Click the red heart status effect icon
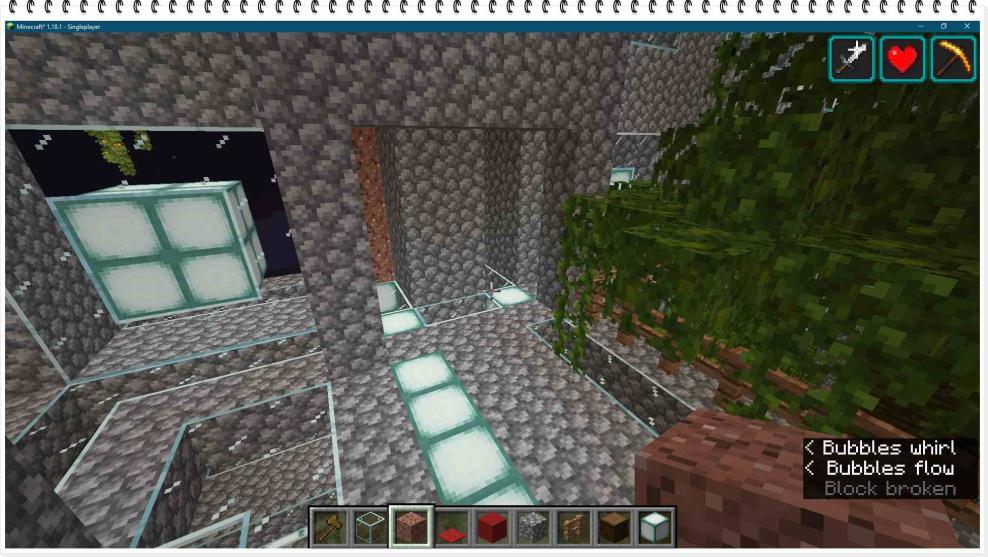The height and width of the screenshot is (557, 988). pyautogui.click(x=903, y=59)
